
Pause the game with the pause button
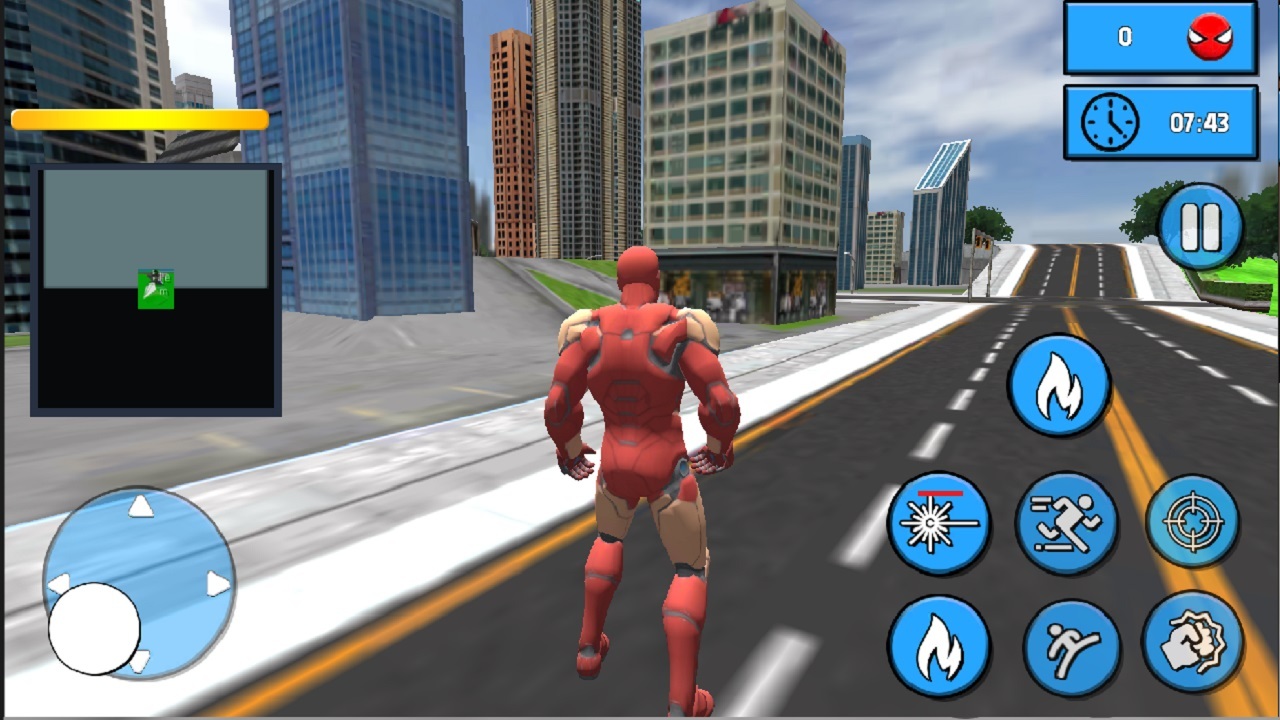(1200, 228)
